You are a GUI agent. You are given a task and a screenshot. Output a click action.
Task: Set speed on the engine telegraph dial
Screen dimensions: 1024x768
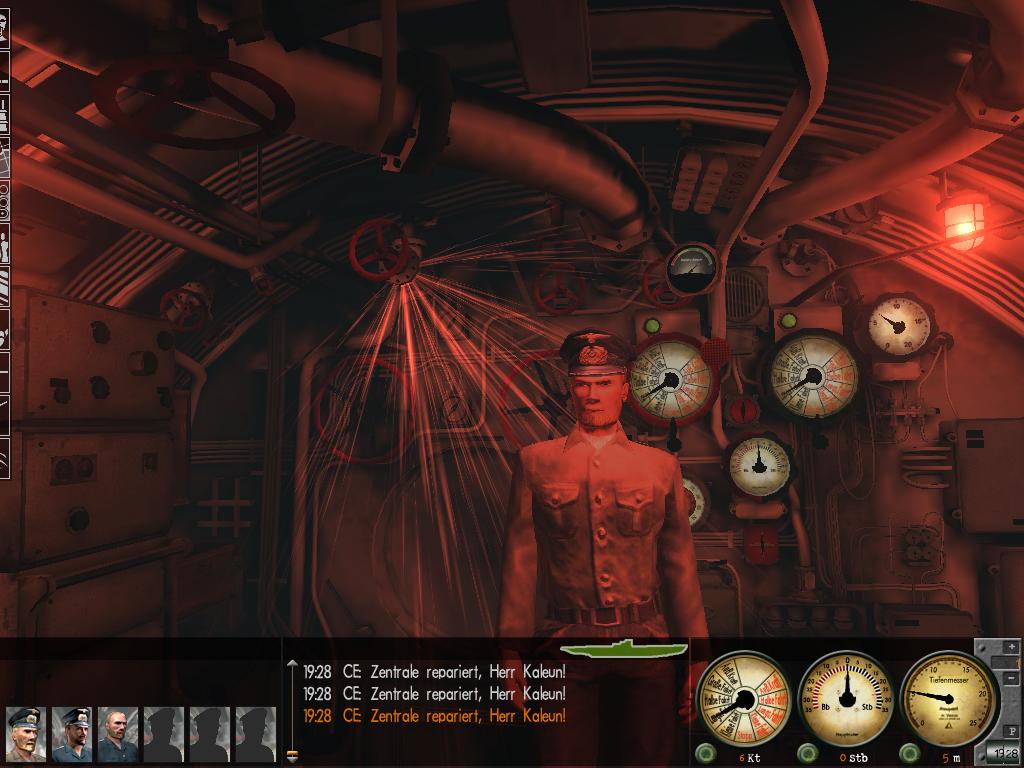742,696
